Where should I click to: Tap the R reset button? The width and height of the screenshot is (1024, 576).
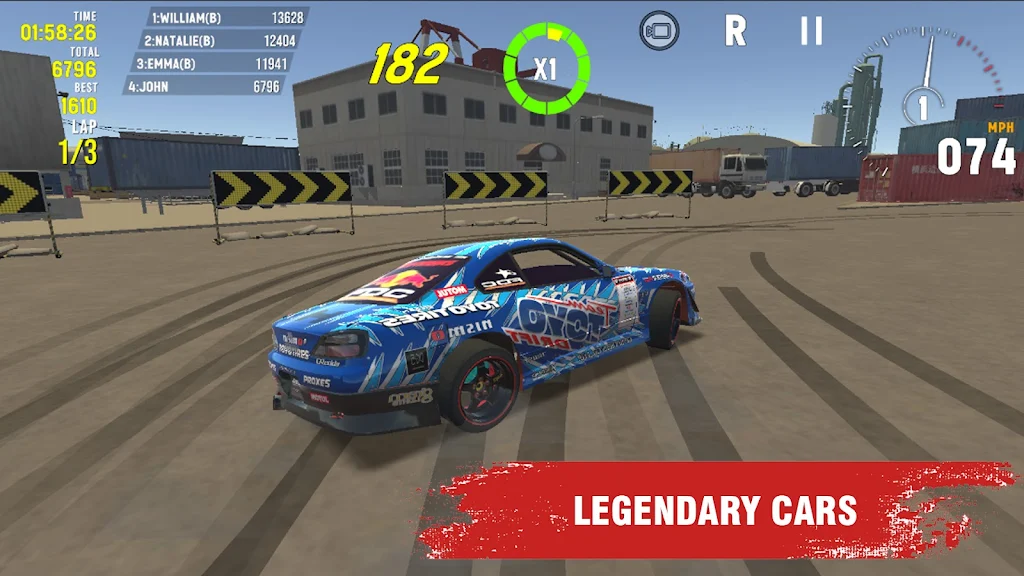point(735,31)
